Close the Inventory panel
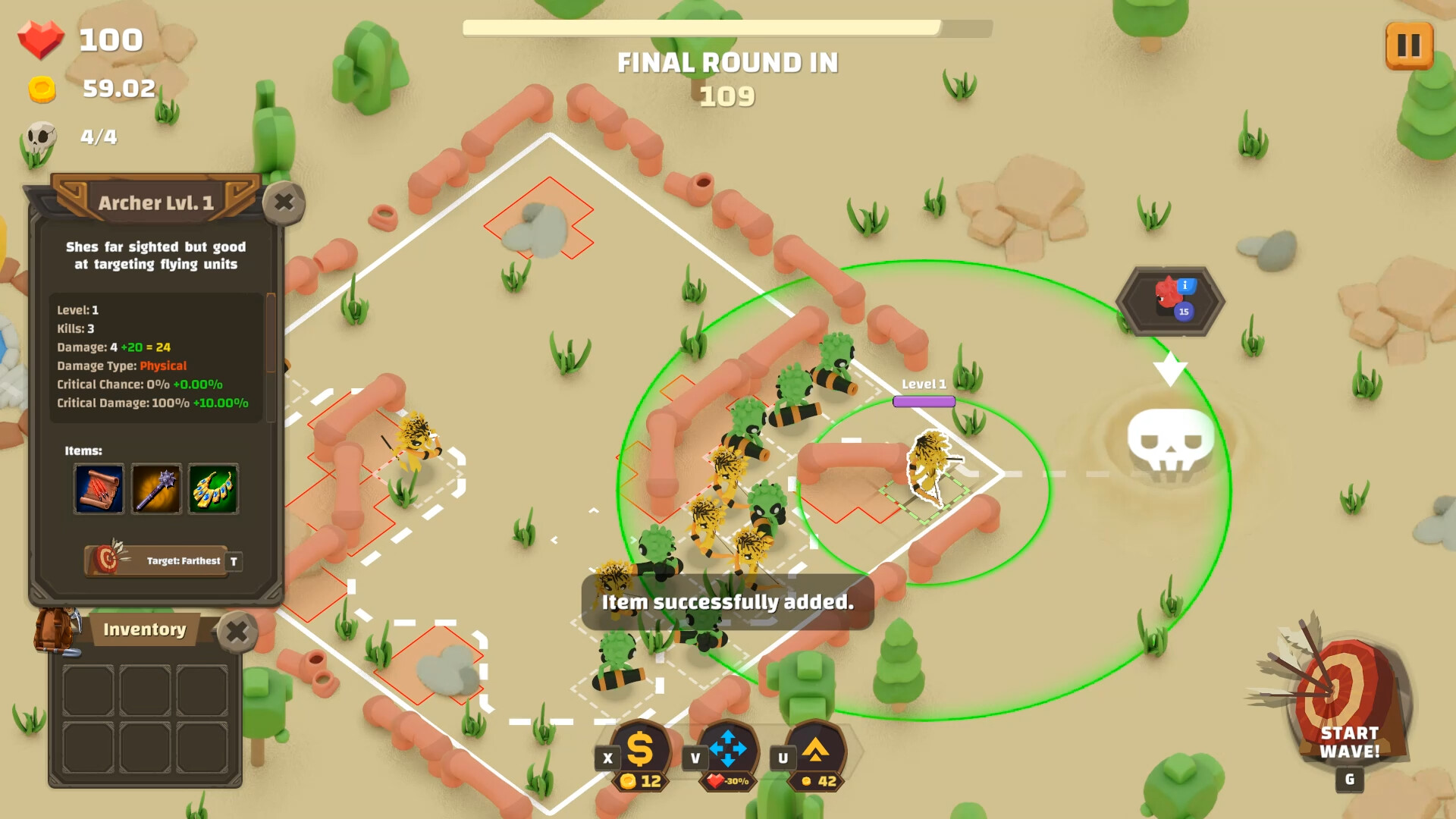This screenshot has width=1456, height=819. (237, 629)
